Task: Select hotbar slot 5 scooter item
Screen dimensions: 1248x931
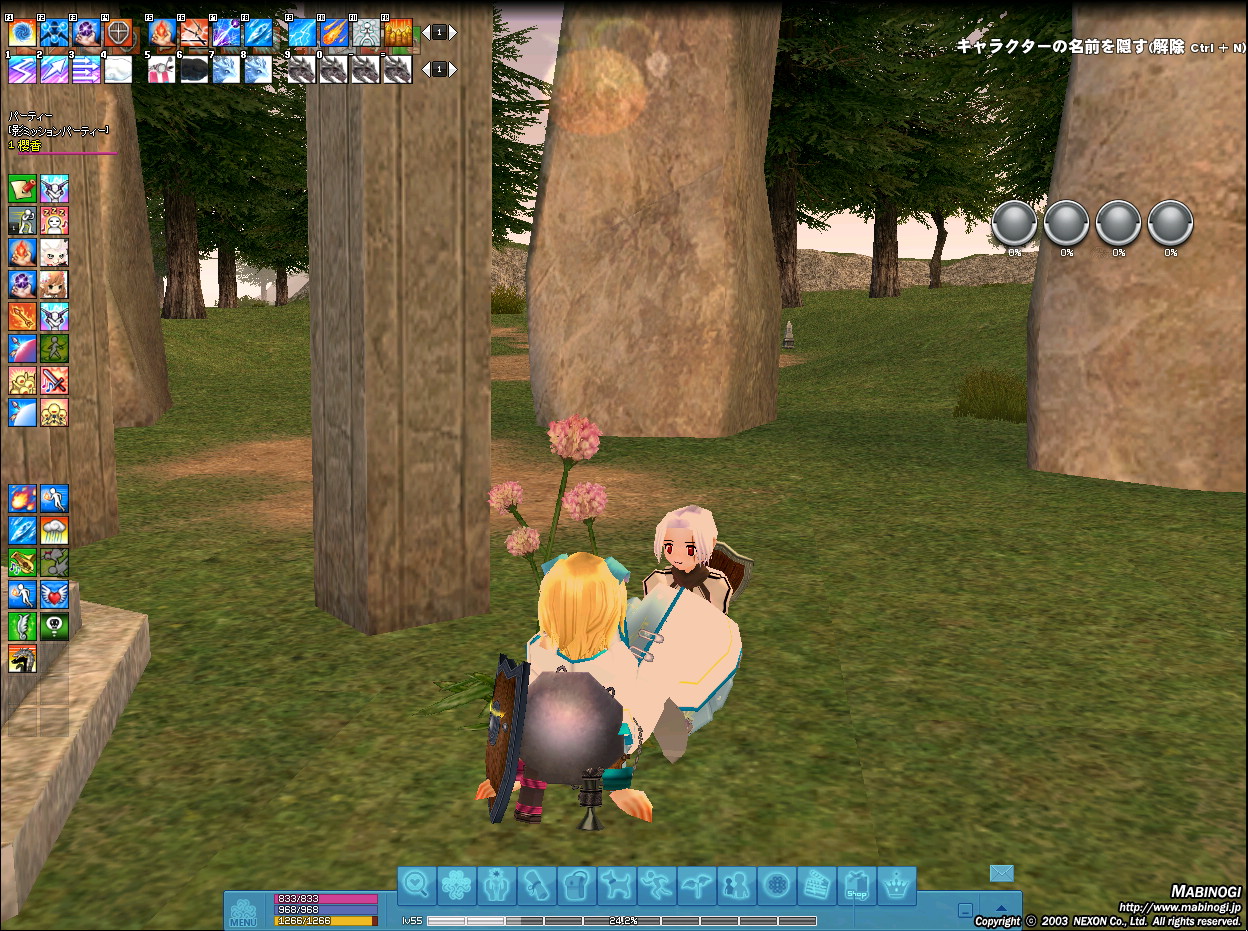Action: (x=162, y=69)
